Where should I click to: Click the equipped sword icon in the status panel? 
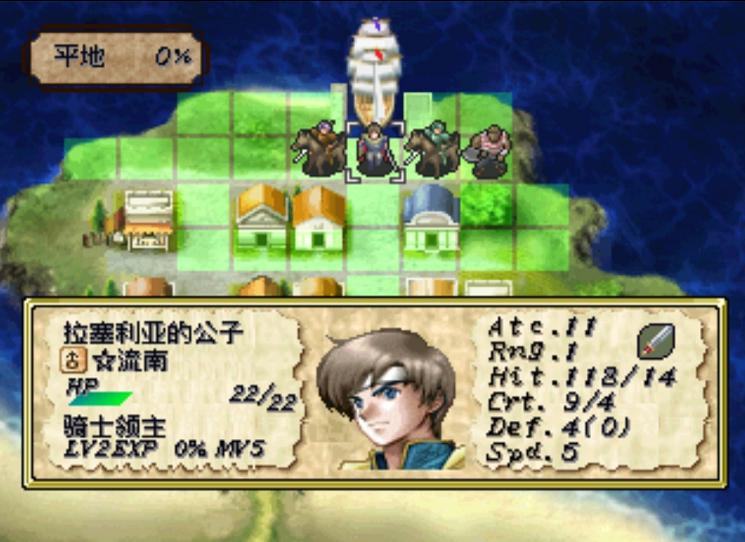tap(655, 342)
